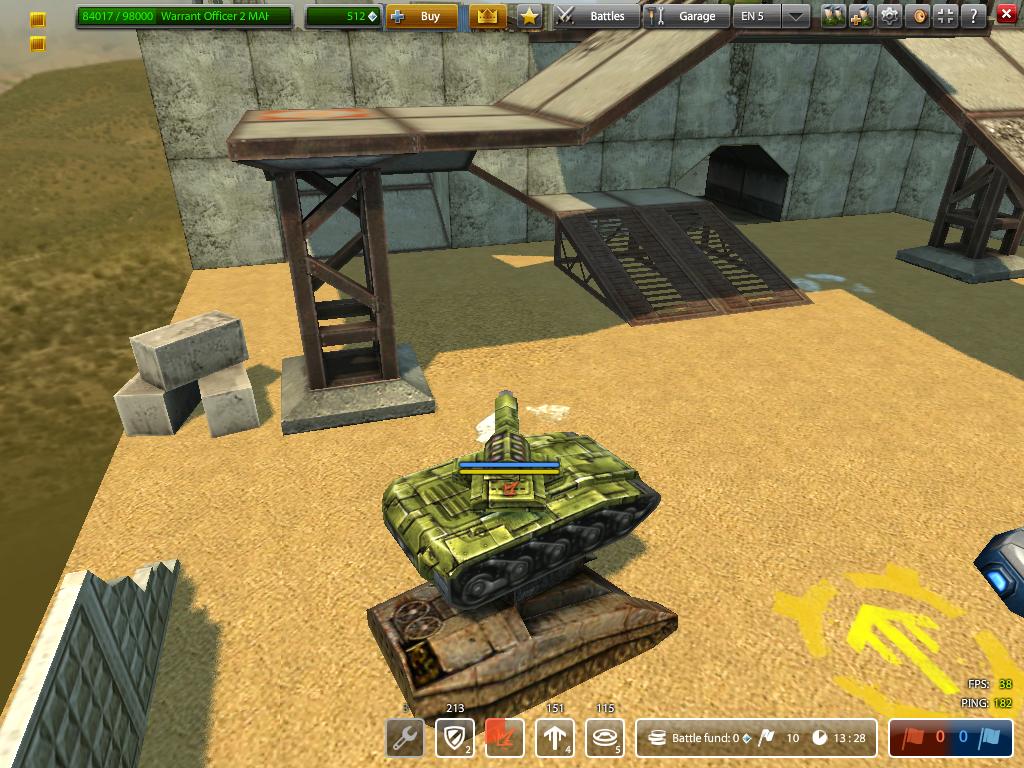Expand the EN 5 server dropdown

(x=795, y=16)
